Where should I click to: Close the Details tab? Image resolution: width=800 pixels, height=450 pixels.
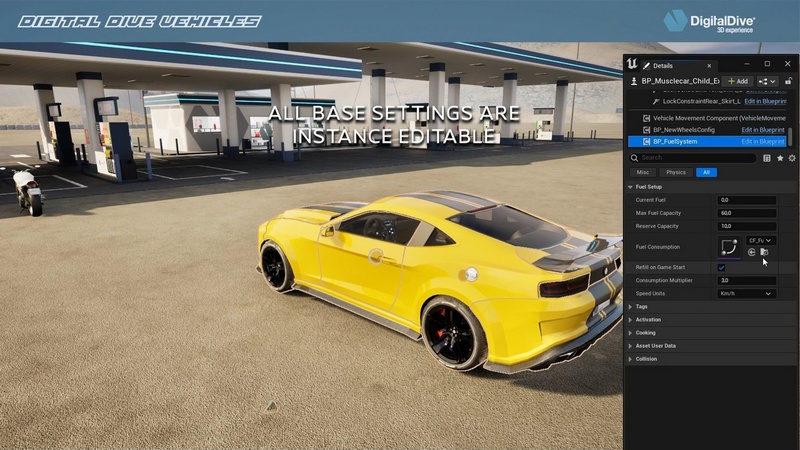click(708, 65)
